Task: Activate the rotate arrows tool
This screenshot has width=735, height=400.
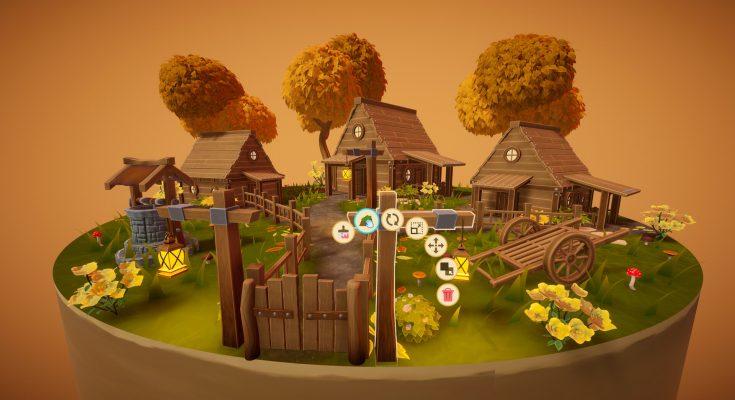Action: [x=392, y=219]
